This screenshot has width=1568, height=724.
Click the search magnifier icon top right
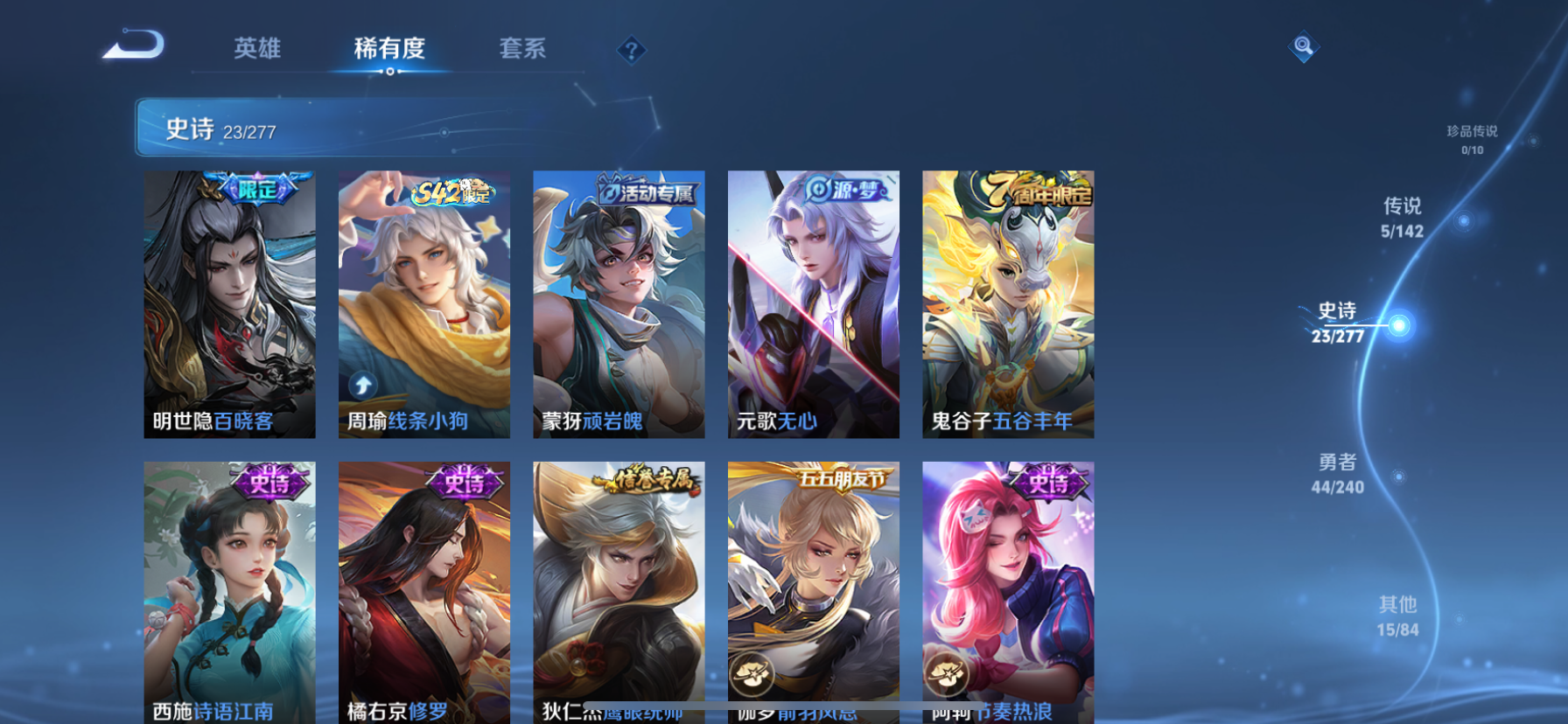pos(1303,48)
